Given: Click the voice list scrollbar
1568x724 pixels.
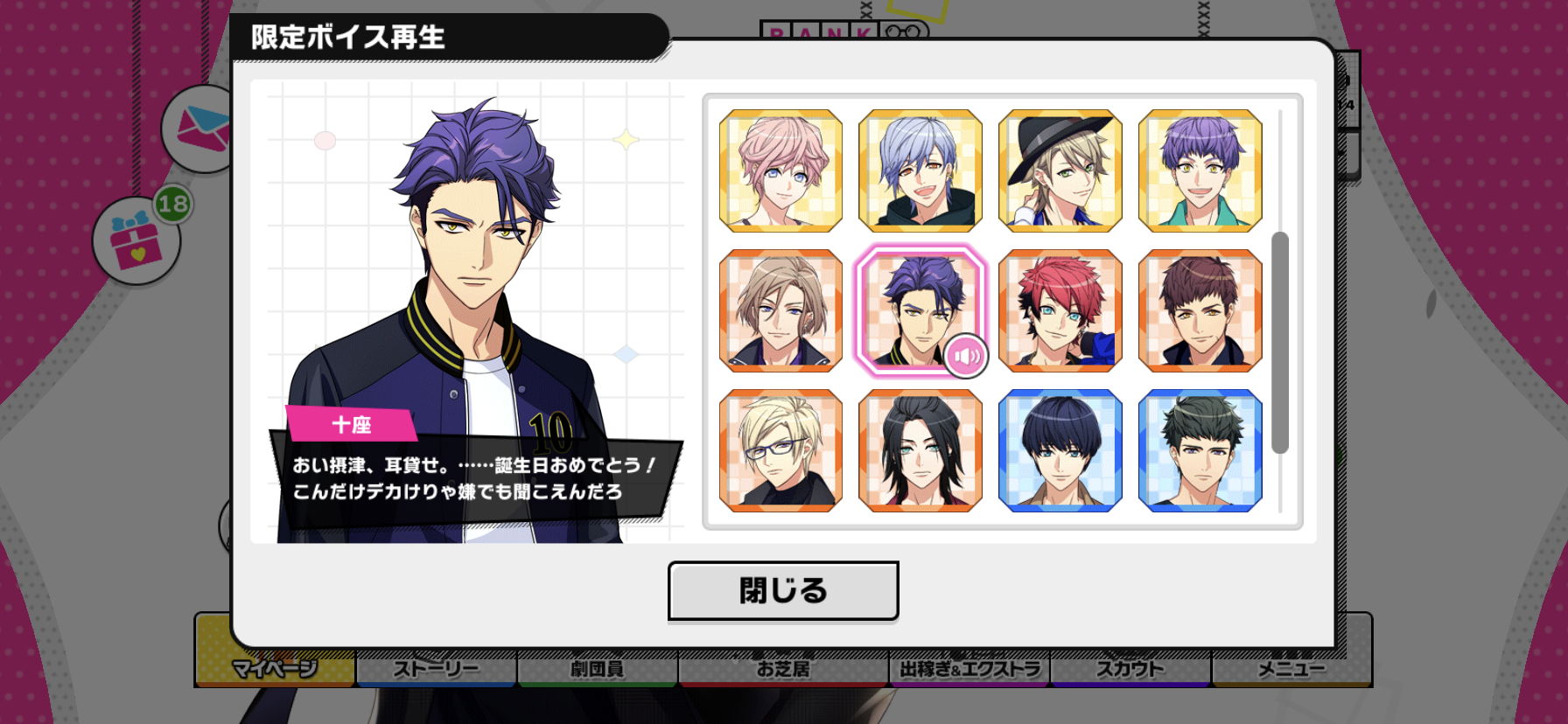Looking at the screenshot, I should 1279,343.
